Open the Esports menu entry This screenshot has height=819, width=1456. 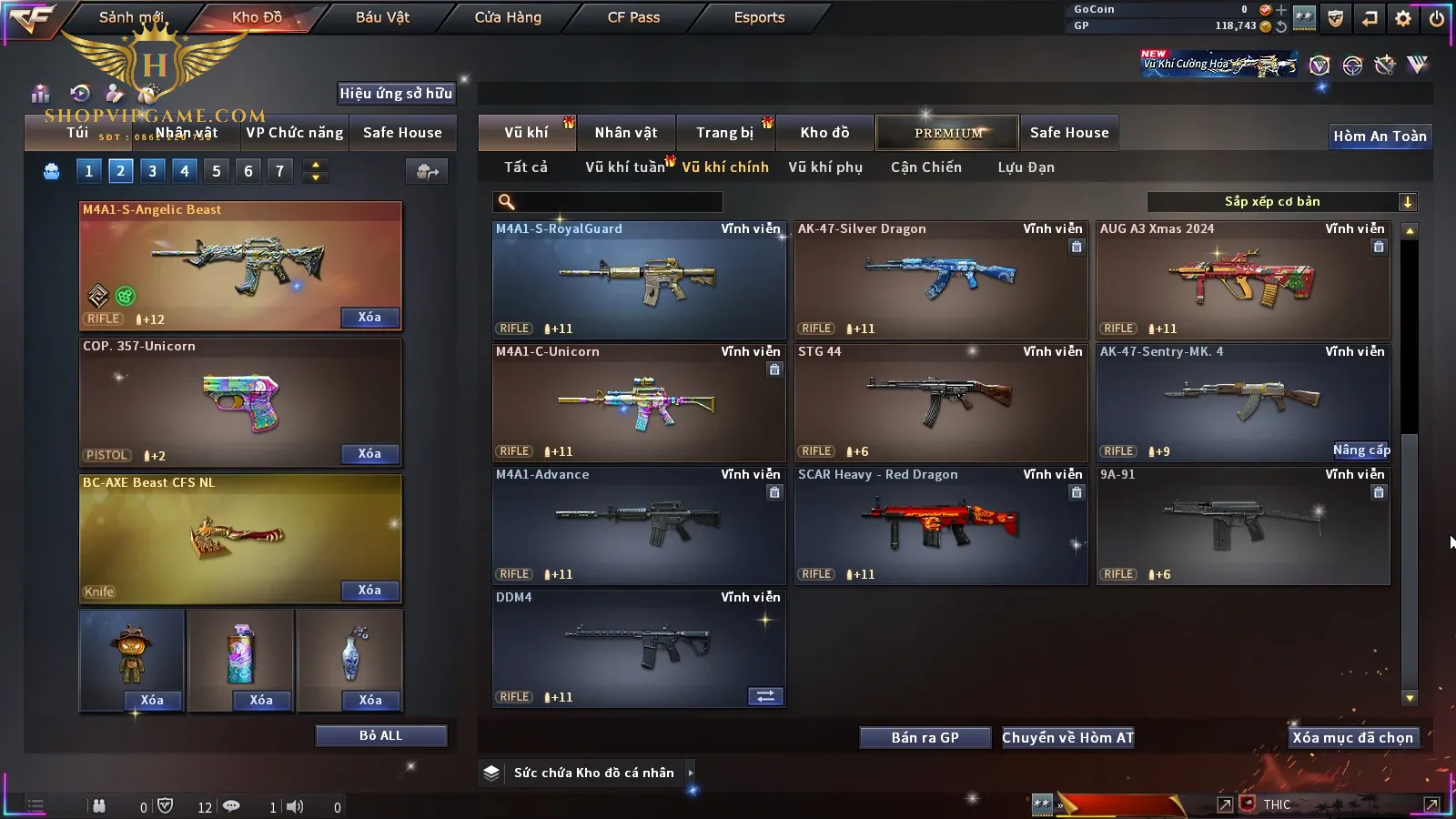pyautogui.click(x=759, y=17)
